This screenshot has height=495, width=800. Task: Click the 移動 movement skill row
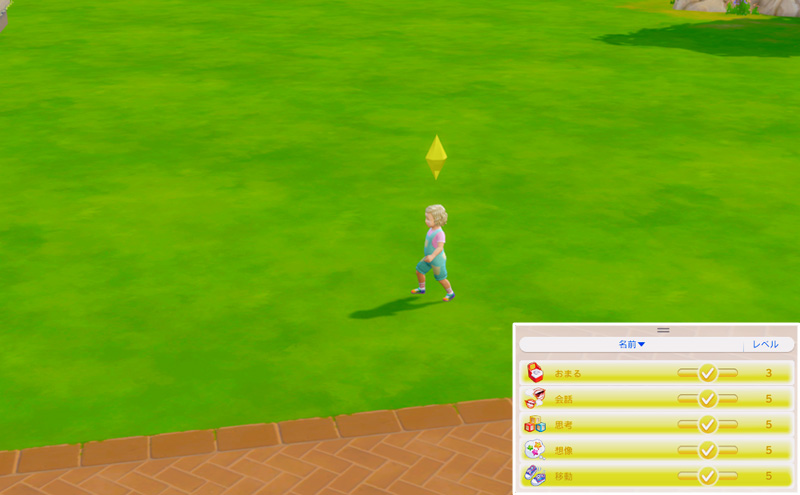click(656, 477)
